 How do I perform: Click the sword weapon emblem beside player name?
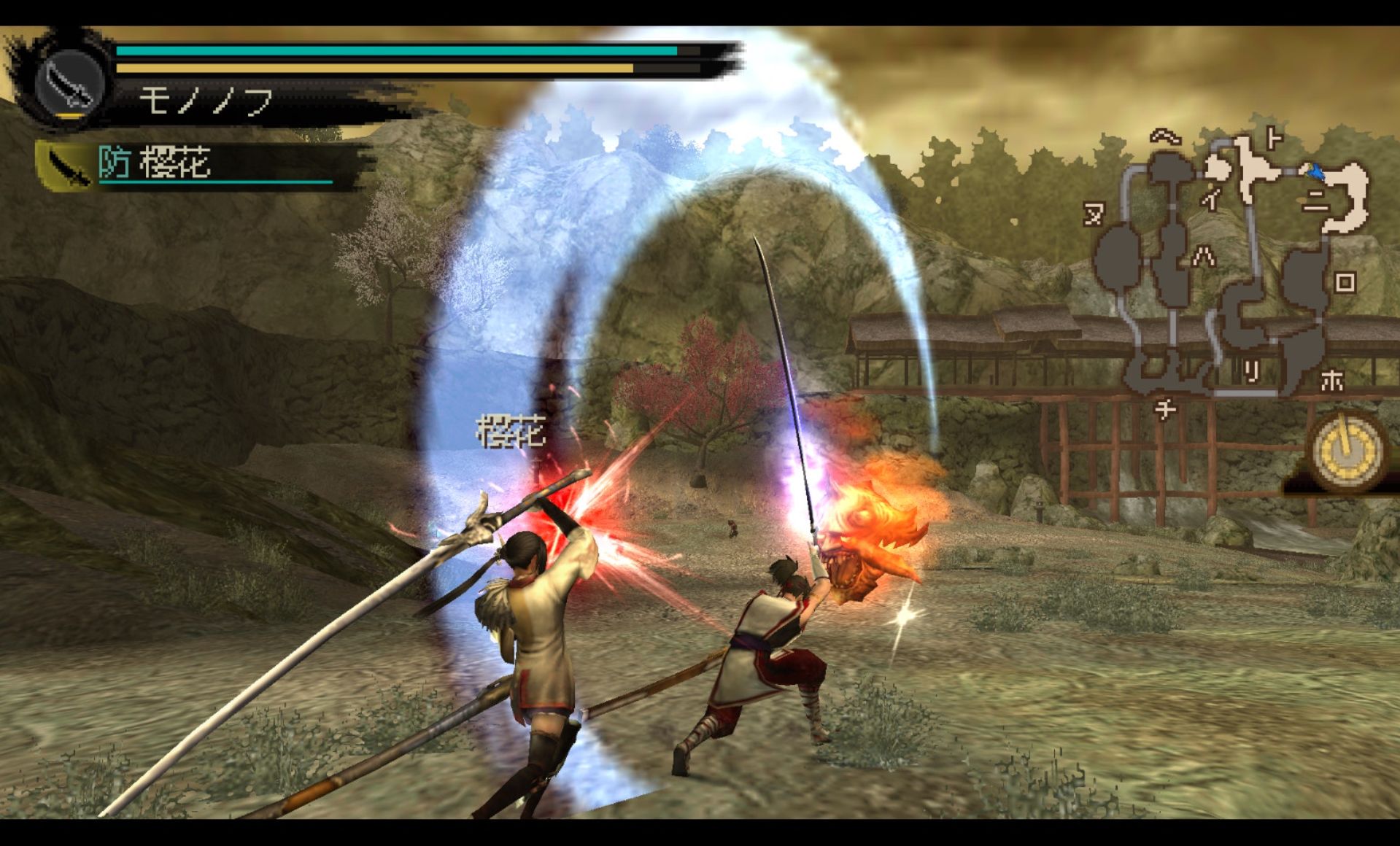(71, 84)
